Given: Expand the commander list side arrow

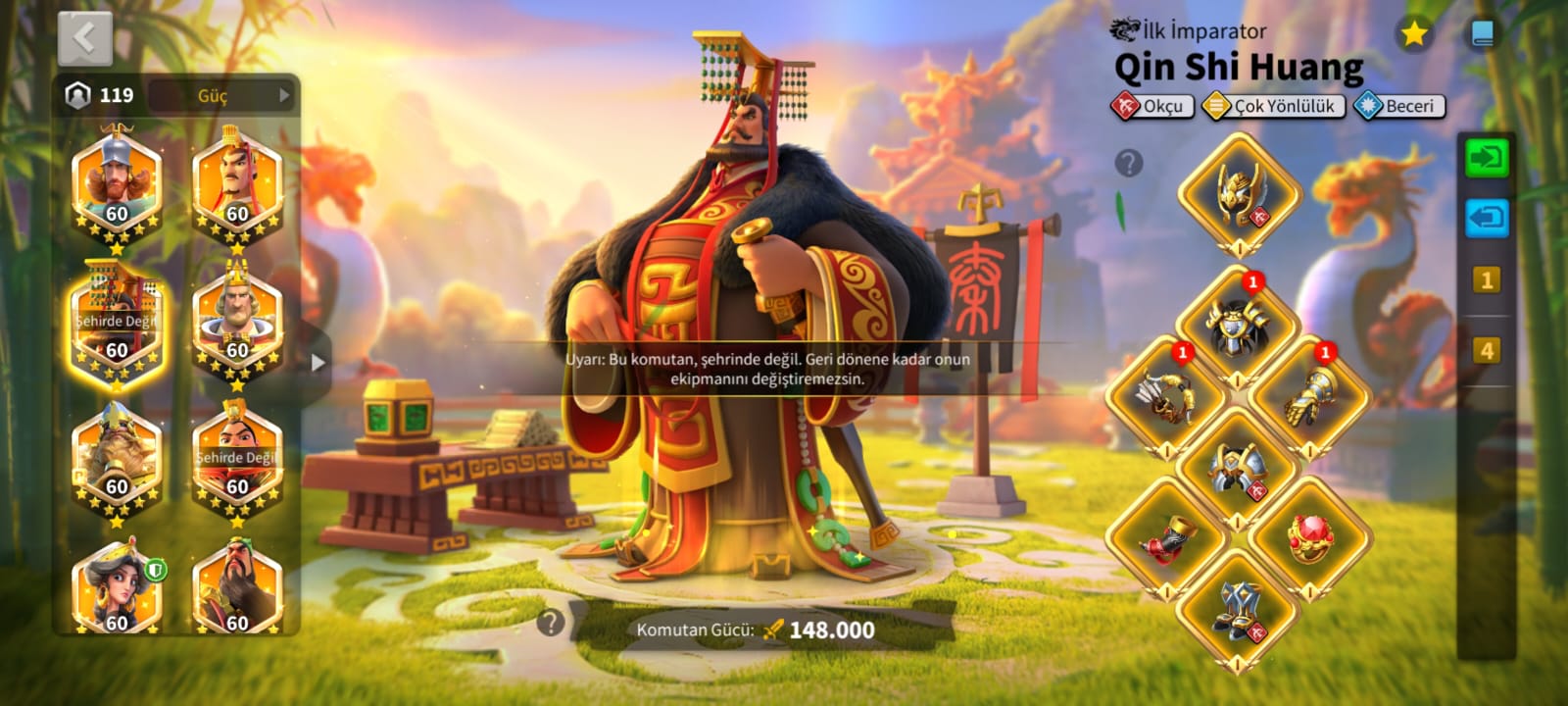Looking at the screenshot, I should pos(318,362).
